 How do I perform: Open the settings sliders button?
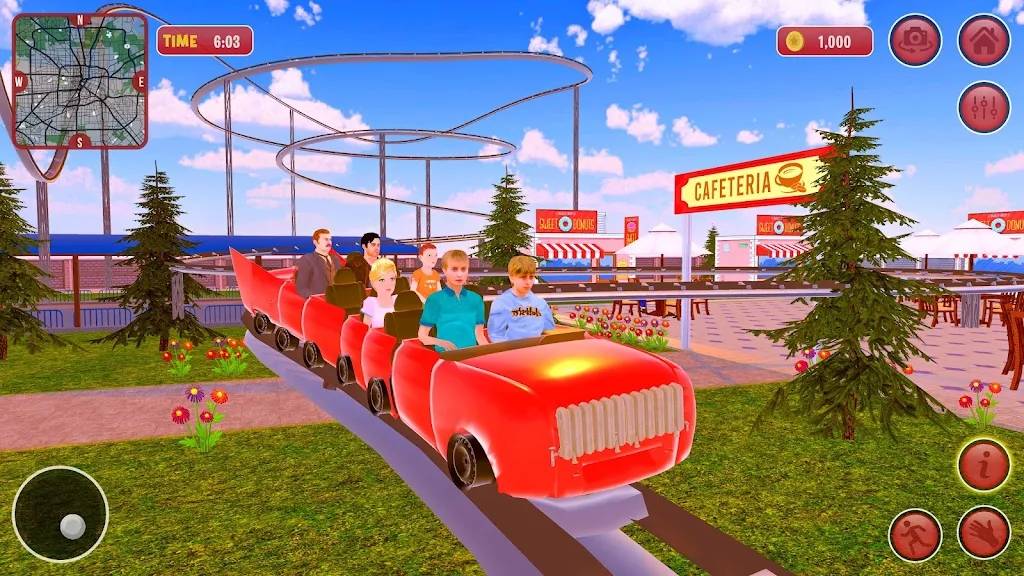pos(984,108)
